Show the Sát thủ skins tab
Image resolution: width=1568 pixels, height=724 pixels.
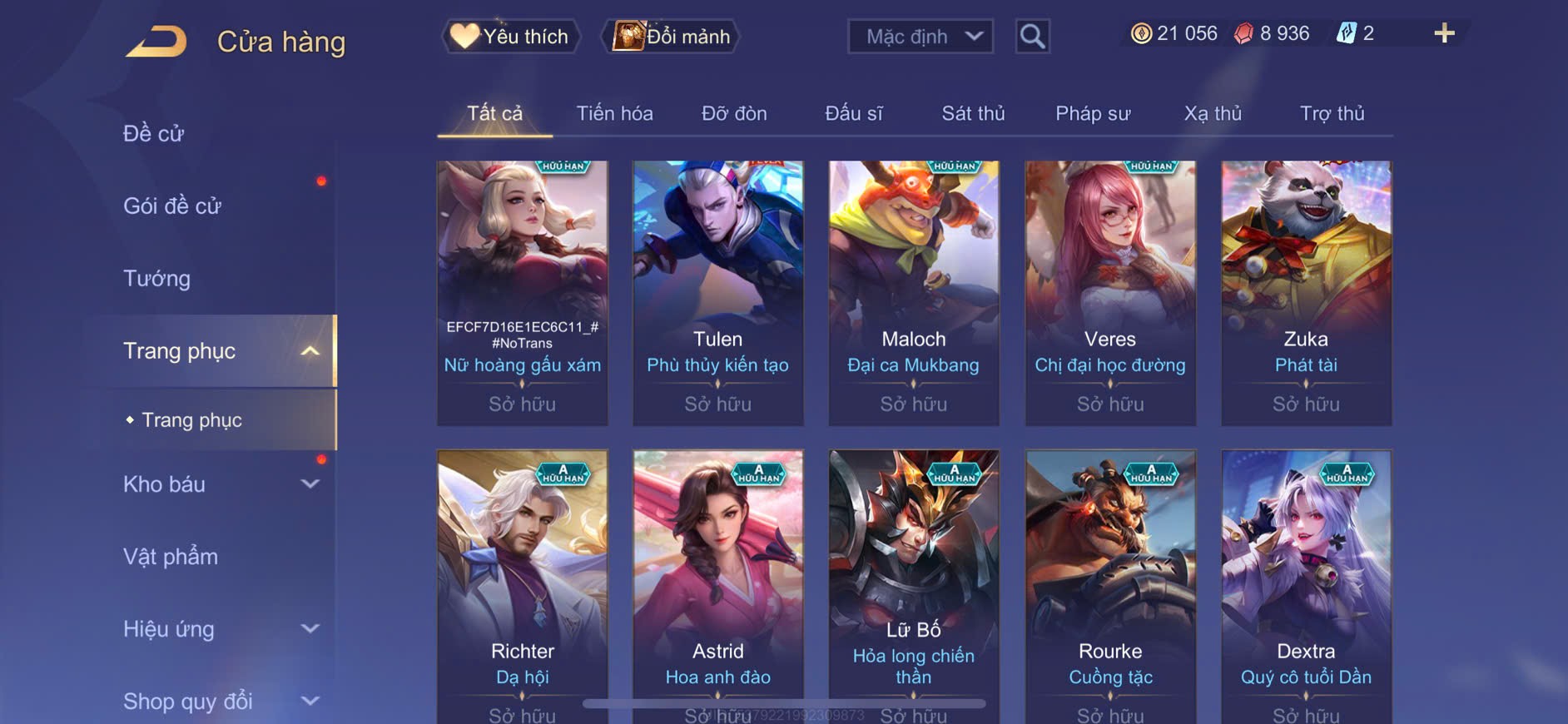pyautogui.click(x=973, y=113)
